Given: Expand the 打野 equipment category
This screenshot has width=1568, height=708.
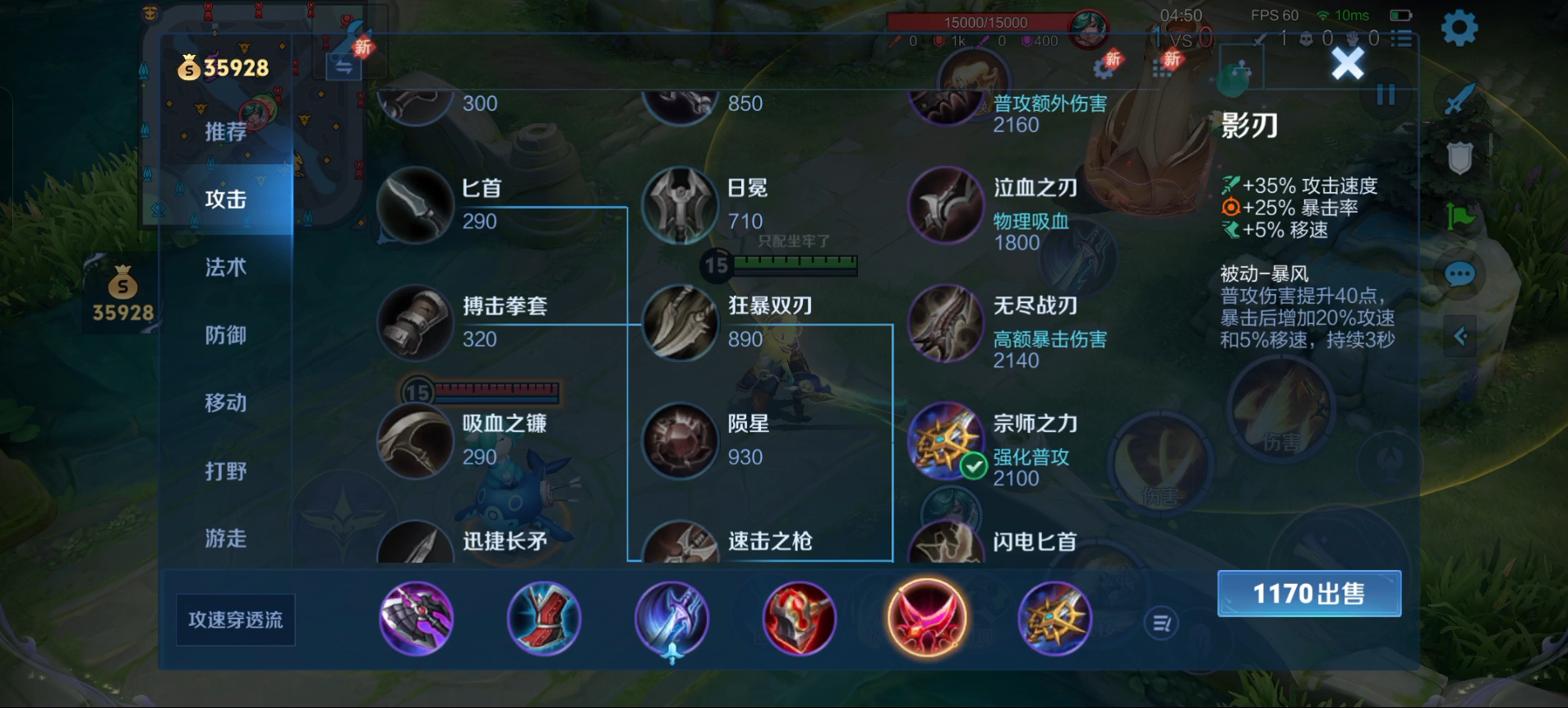Looking at the screenshot, I should click(x=226, y=470).
